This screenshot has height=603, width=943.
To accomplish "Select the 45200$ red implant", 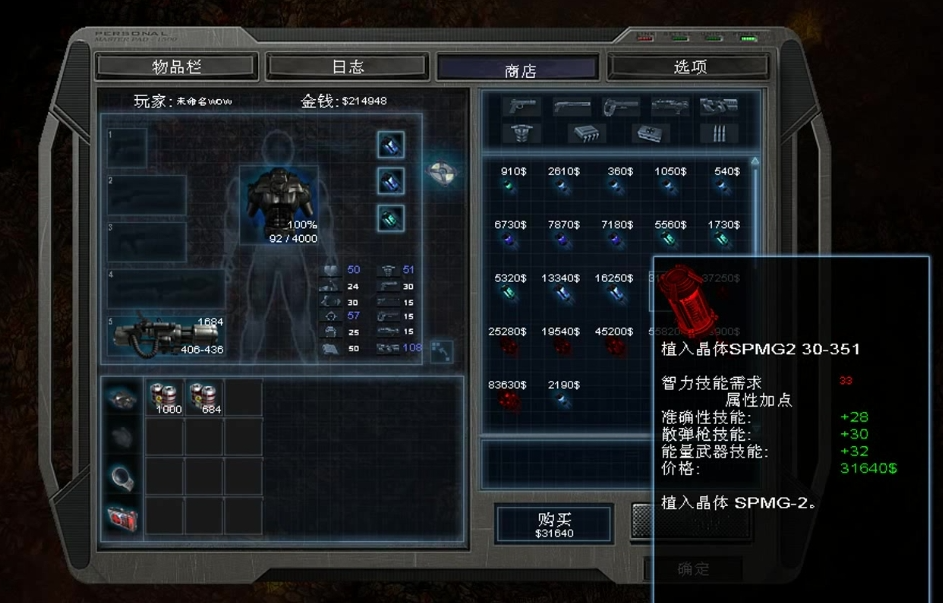I will (614, 346).
